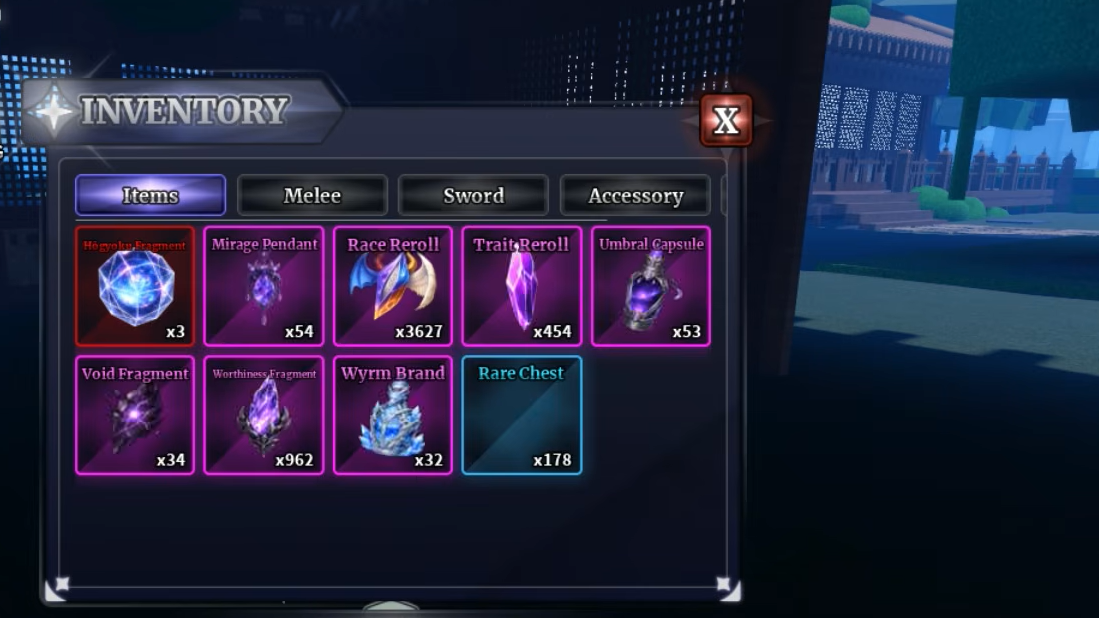
Task: Select the Race Reroll item
Action: point(393,286)
